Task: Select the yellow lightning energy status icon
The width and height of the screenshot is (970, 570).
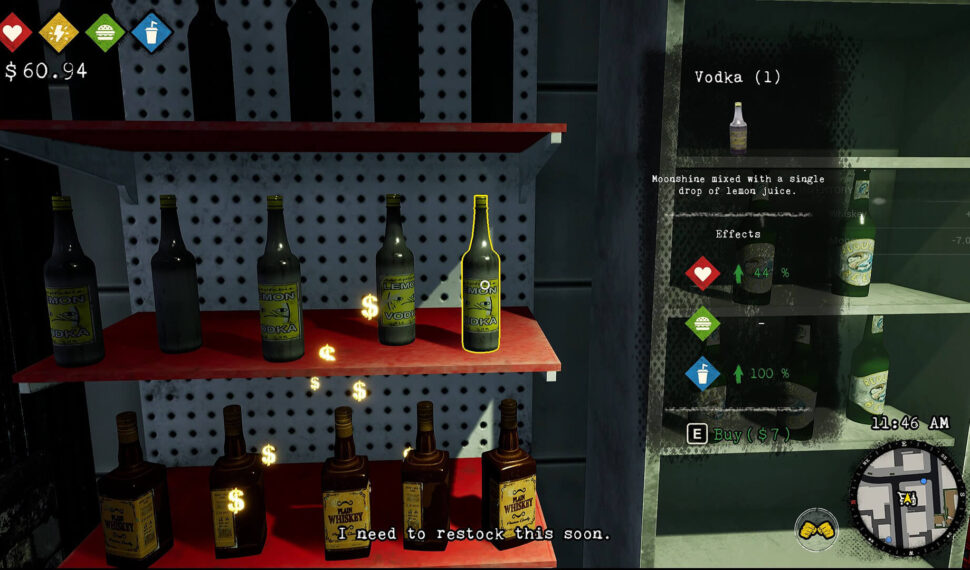Action: click(58, 32)
